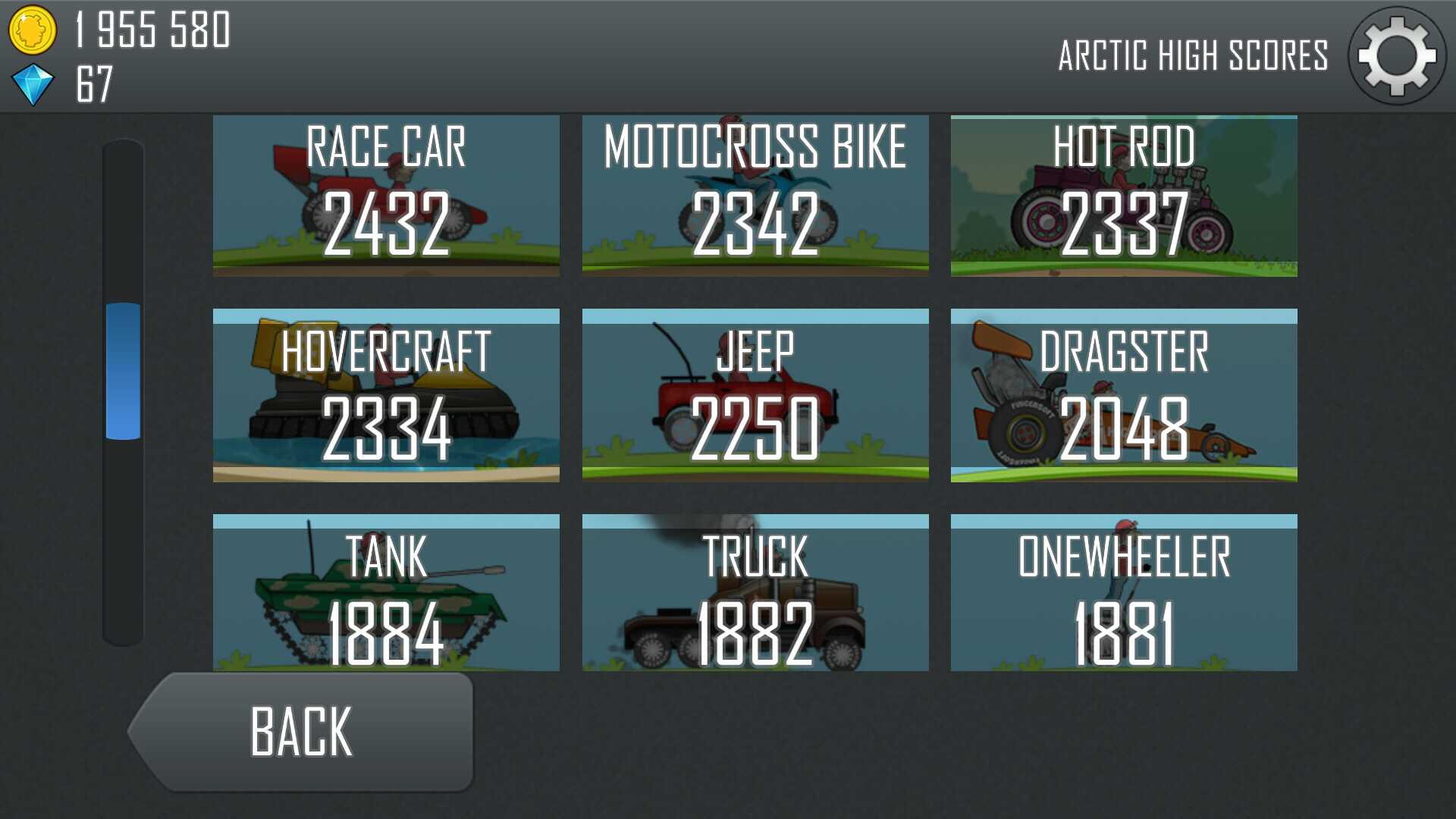This screenshot has height=819, width=1456.
Task: Choose the Tank score tile
Action: (x=386, y=592)
